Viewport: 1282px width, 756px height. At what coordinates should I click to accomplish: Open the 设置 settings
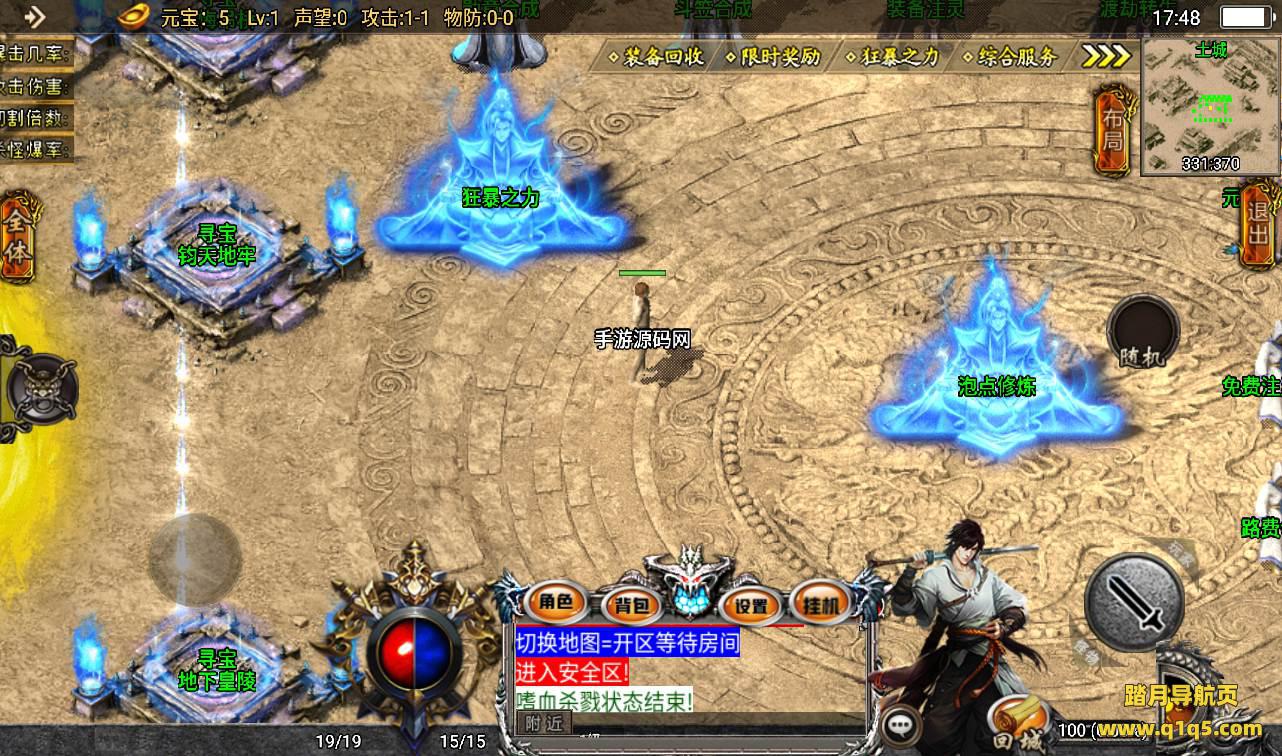coord(750,604)
